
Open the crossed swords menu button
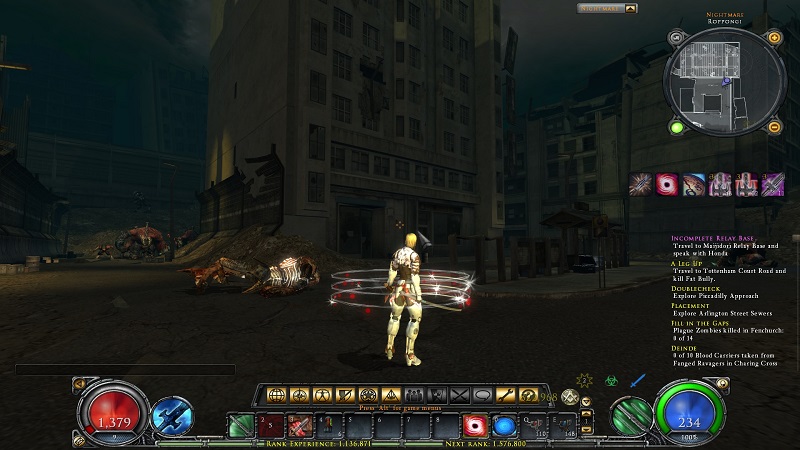[461, 394]
